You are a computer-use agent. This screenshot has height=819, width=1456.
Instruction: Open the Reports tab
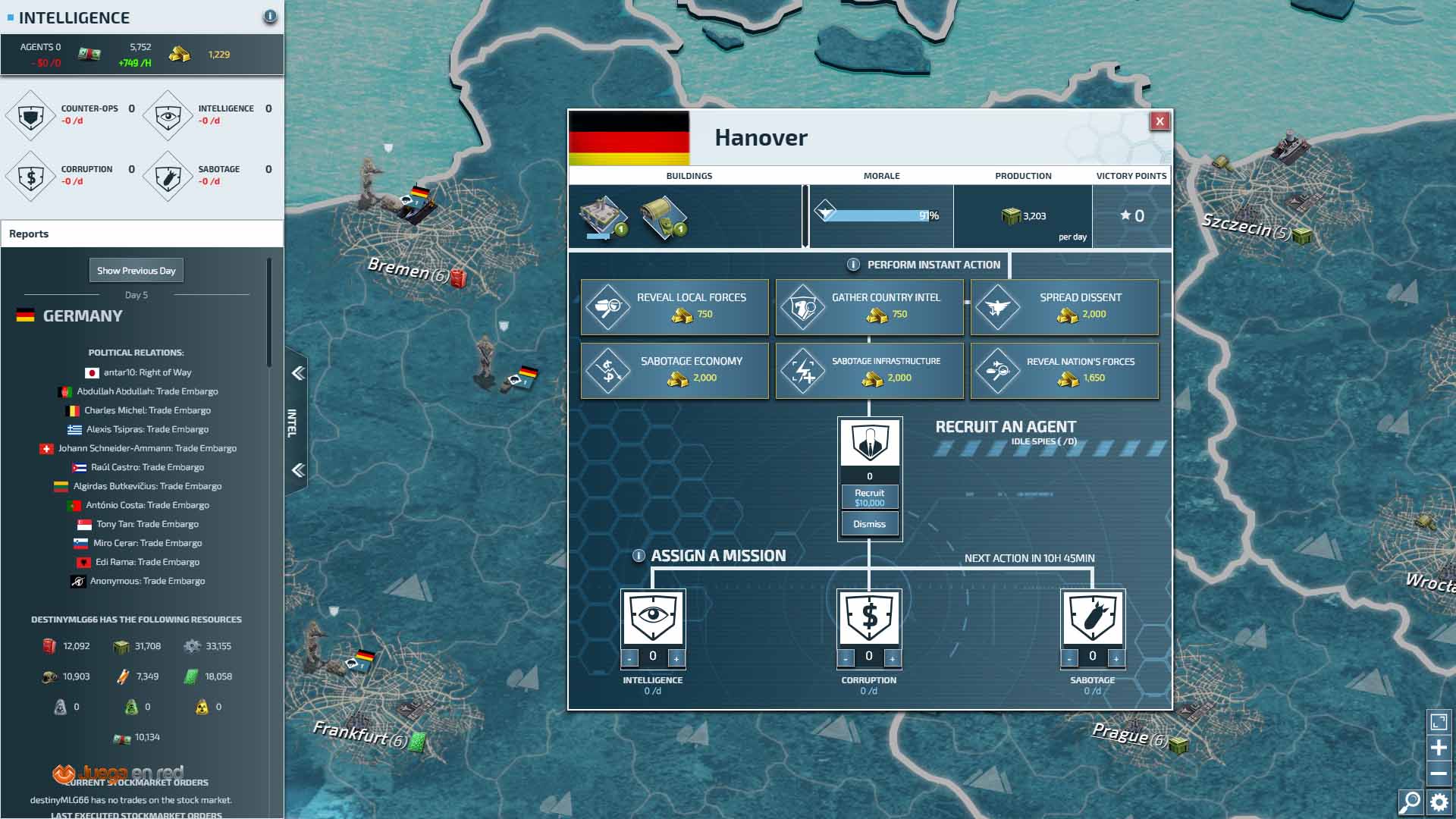click(29, 234)
